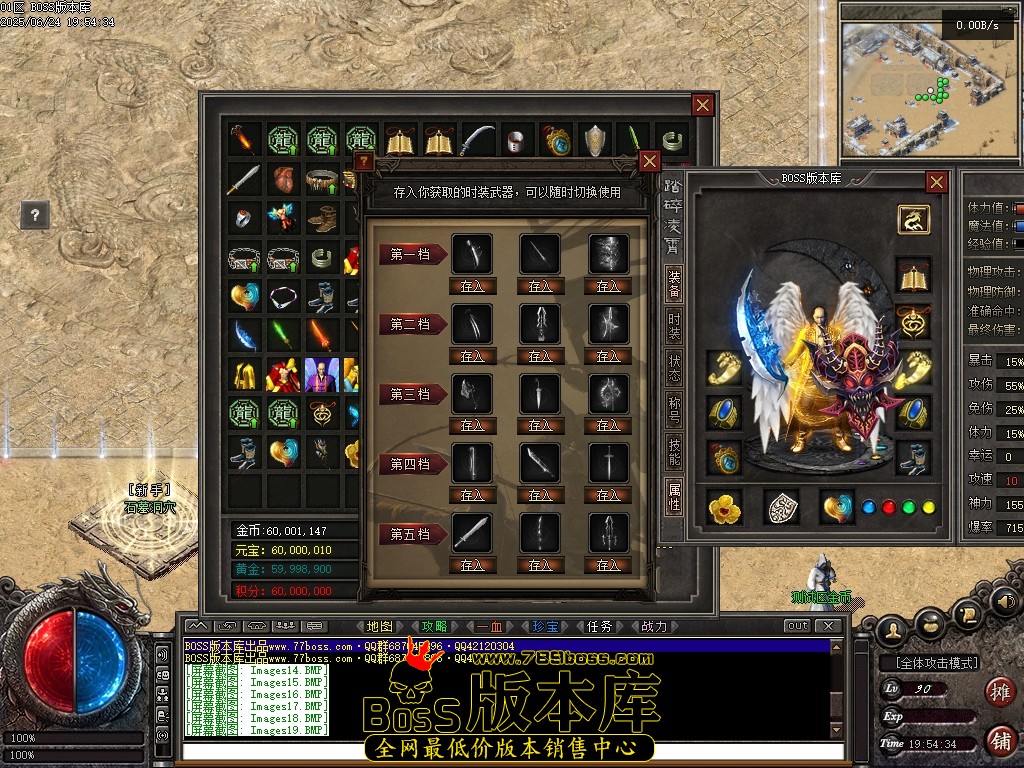The image size is (1024, 768).
Task: Choose the 第五档 weapon tier
Action: [410, 534]
